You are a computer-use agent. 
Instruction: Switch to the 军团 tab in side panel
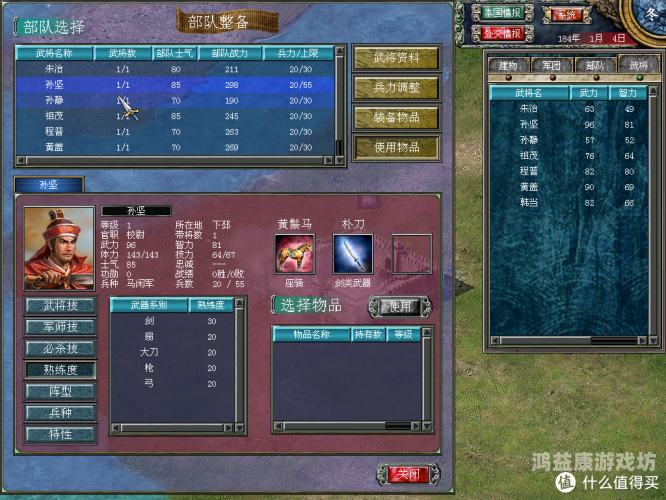coord(553,66)
